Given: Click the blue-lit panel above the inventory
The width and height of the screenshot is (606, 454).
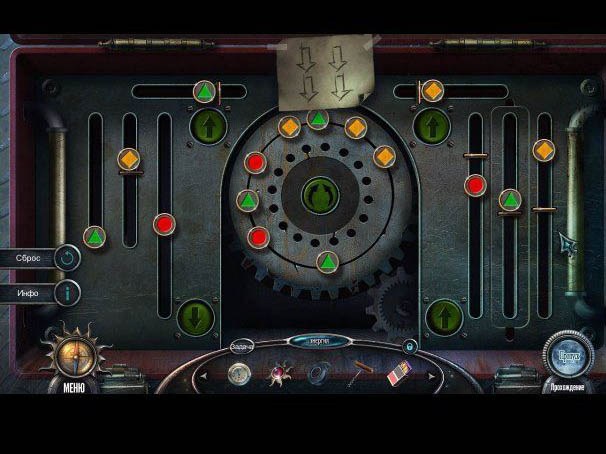Looking at the screenshot, I should coord(320,341).
